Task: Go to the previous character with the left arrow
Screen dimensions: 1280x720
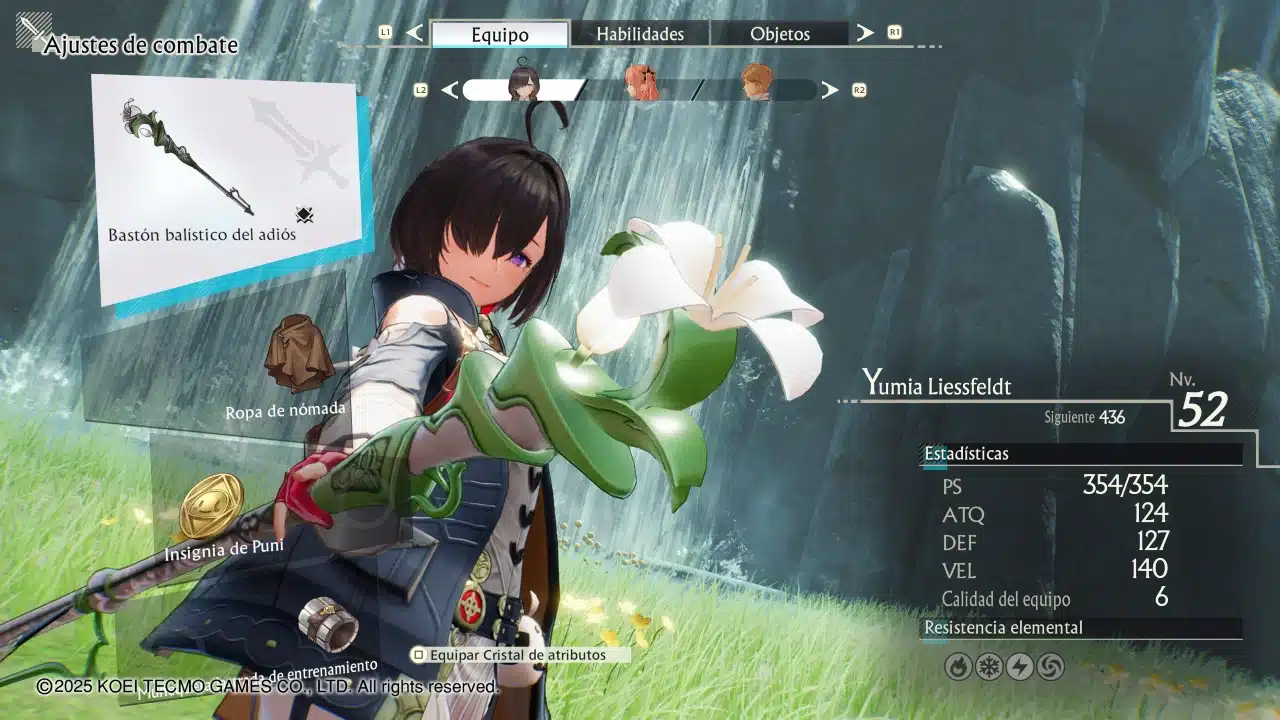Action: 449,90
